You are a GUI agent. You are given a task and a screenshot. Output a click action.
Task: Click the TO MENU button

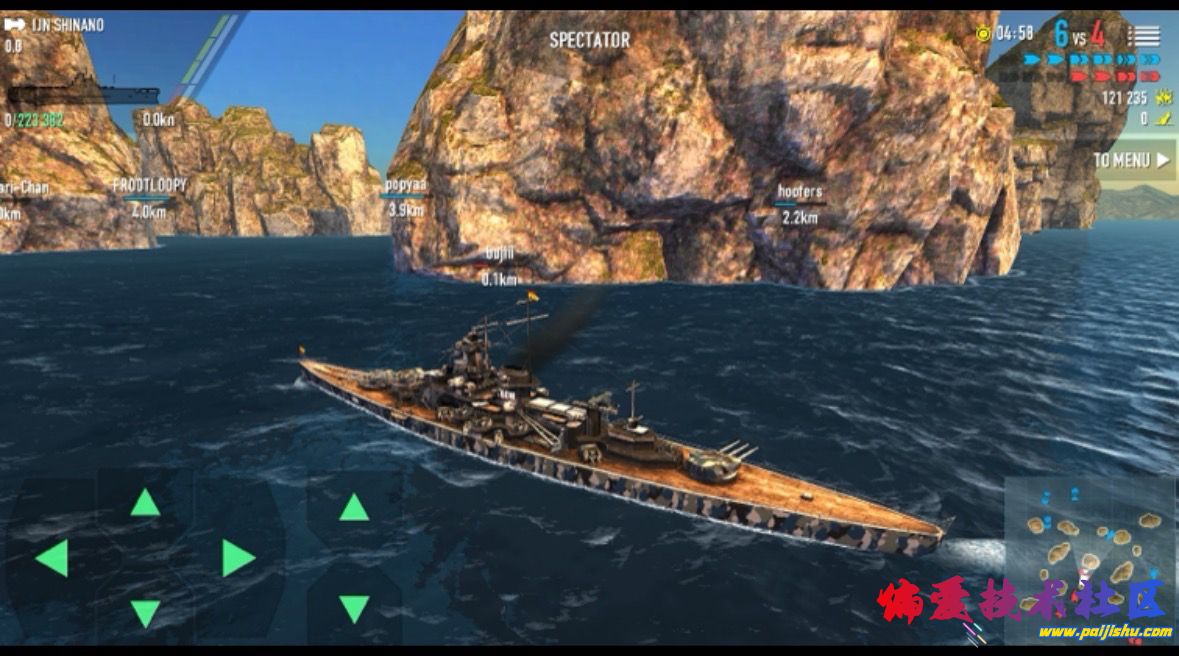tap(1132, 160)
